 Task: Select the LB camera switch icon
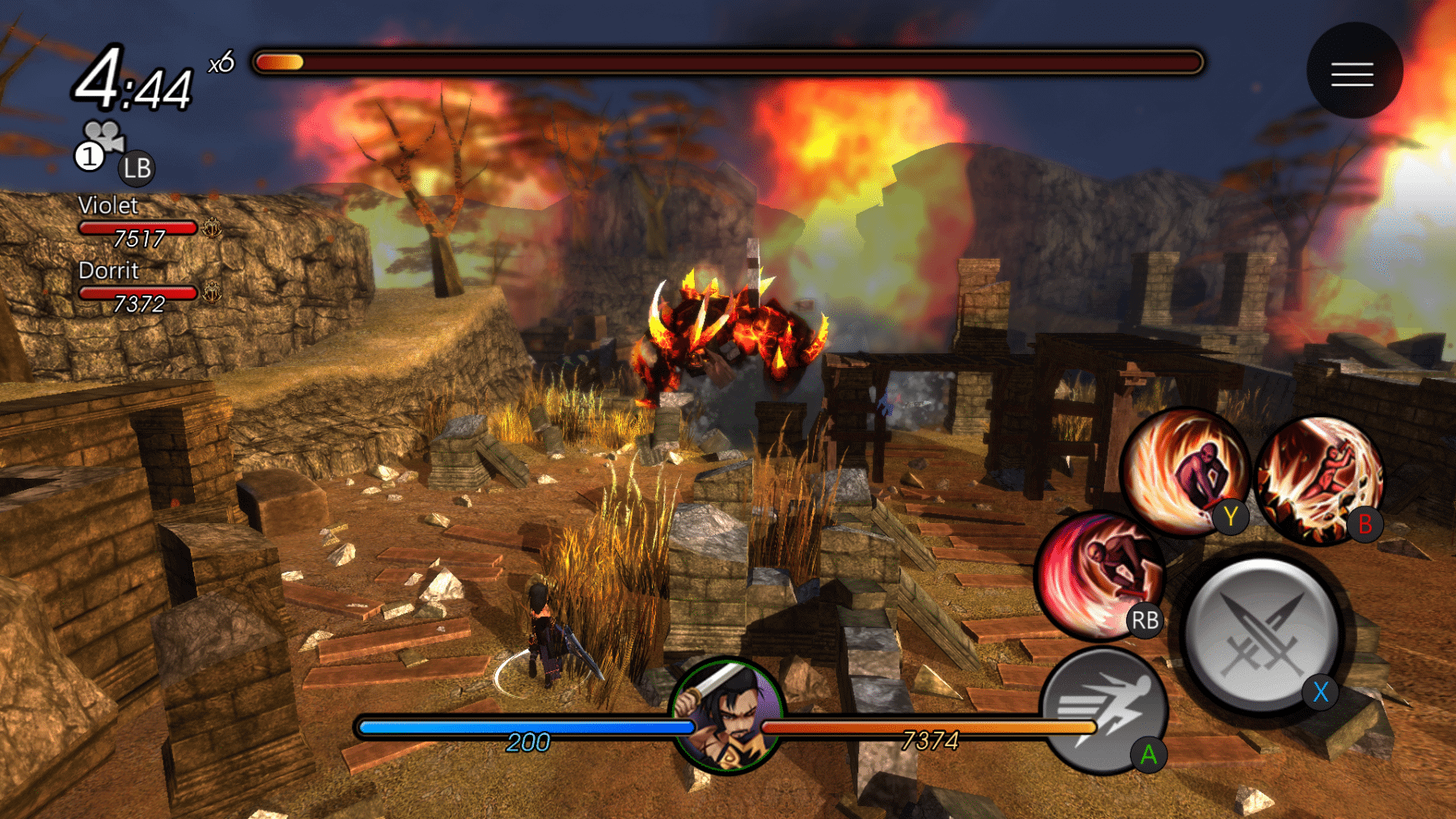(136, 168)
